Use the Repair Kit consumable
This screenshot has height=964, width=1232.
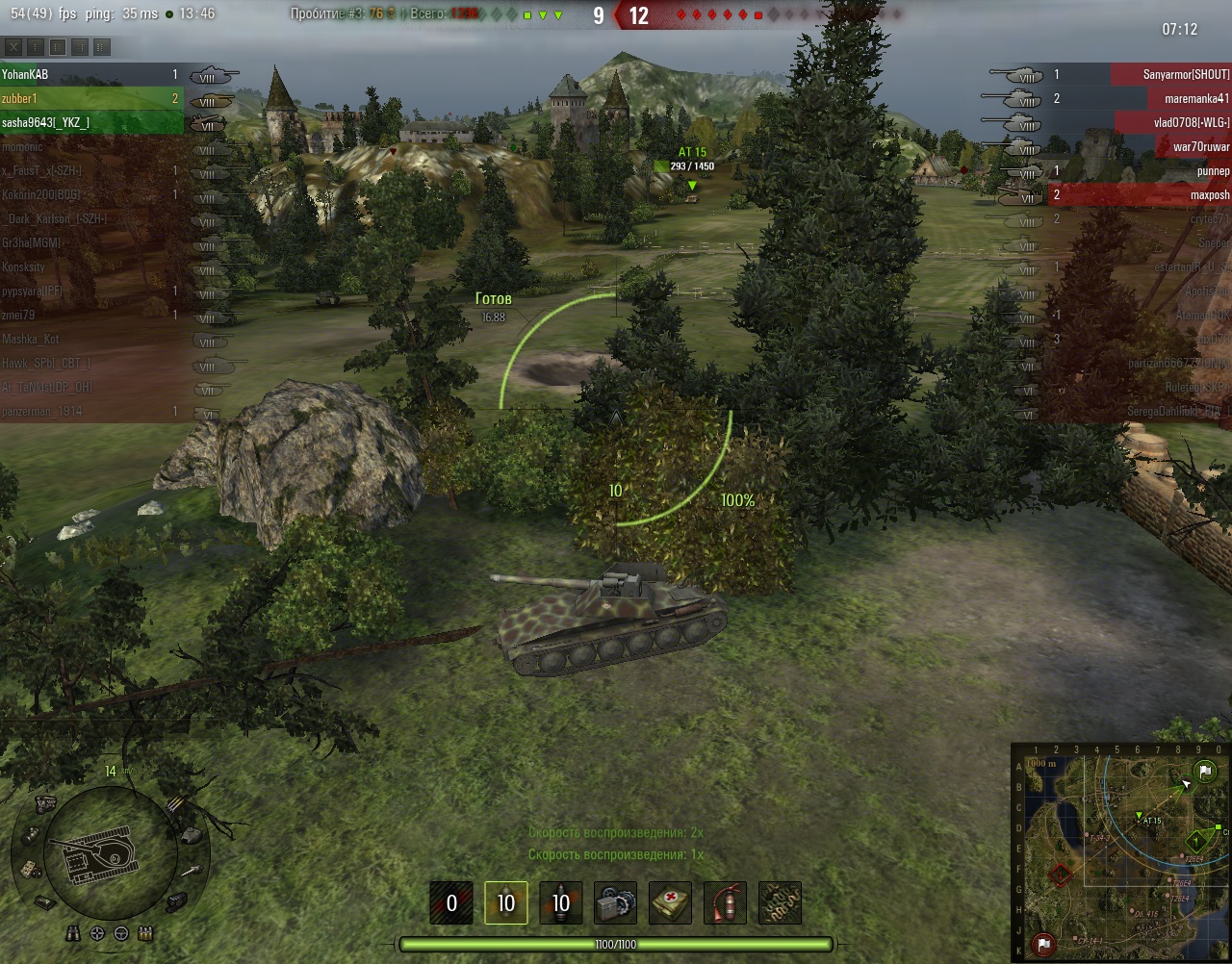click(615, 903)
